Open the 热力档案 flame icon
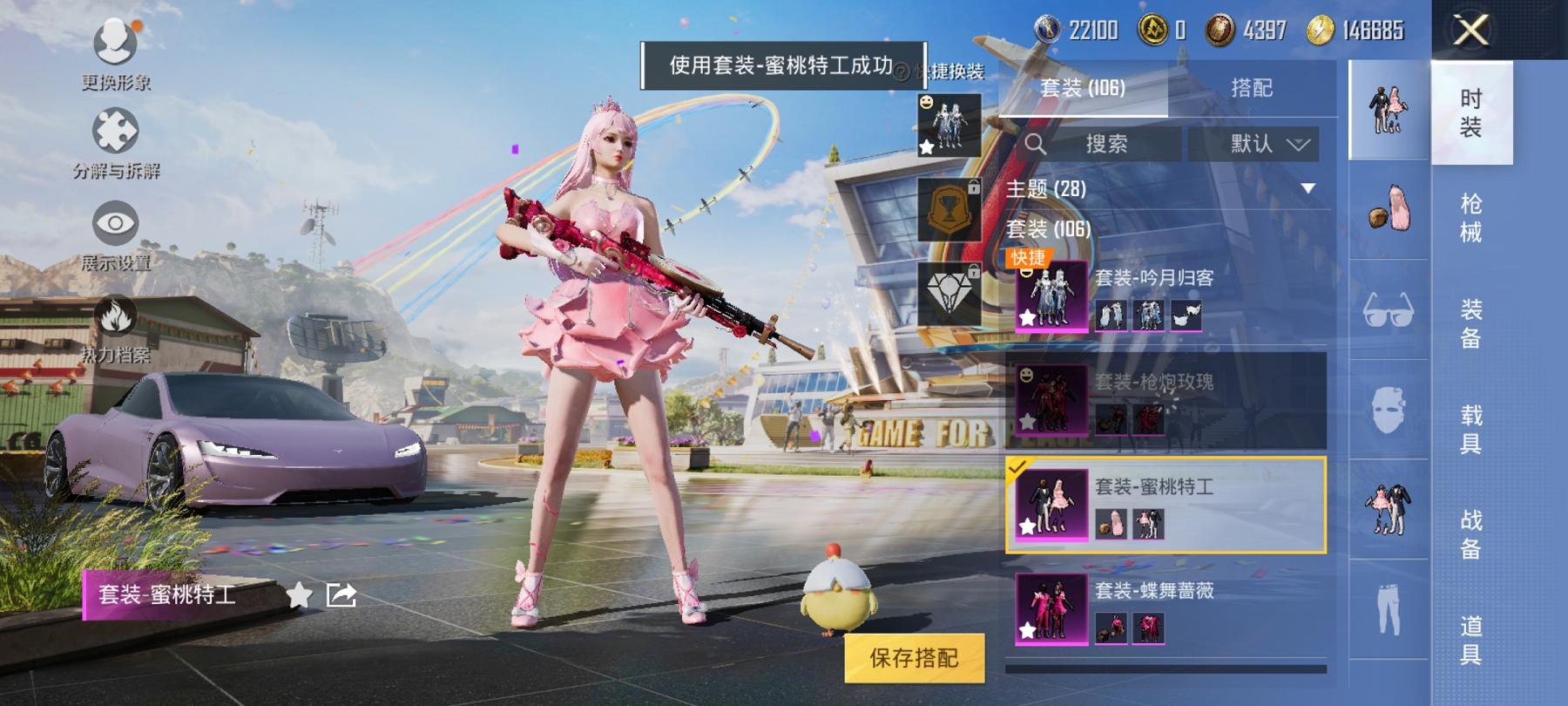The image size is (1568, 706). pos(114,315)
